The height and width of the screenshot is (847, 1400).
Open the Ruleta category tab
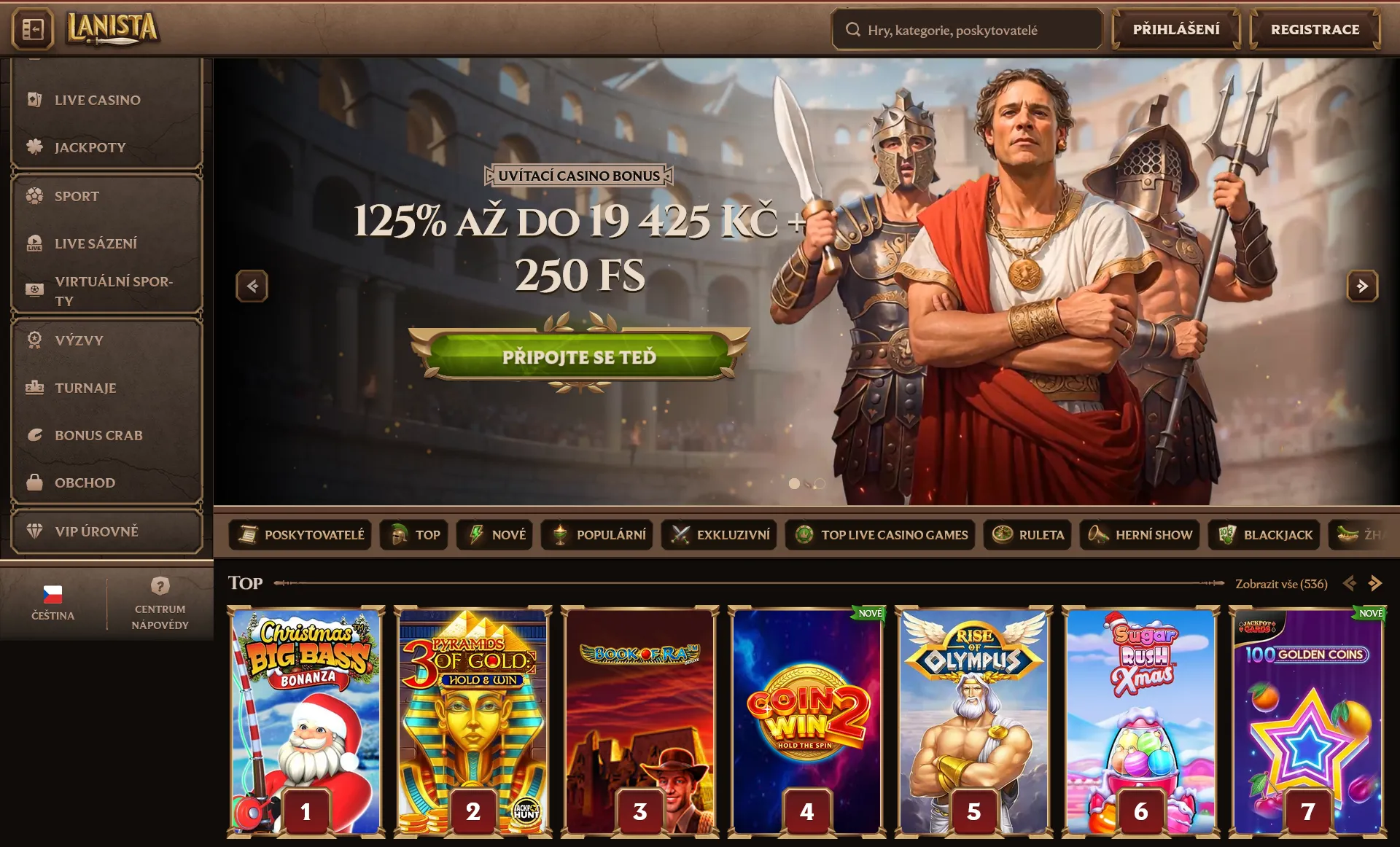(x=1027, y=534)
